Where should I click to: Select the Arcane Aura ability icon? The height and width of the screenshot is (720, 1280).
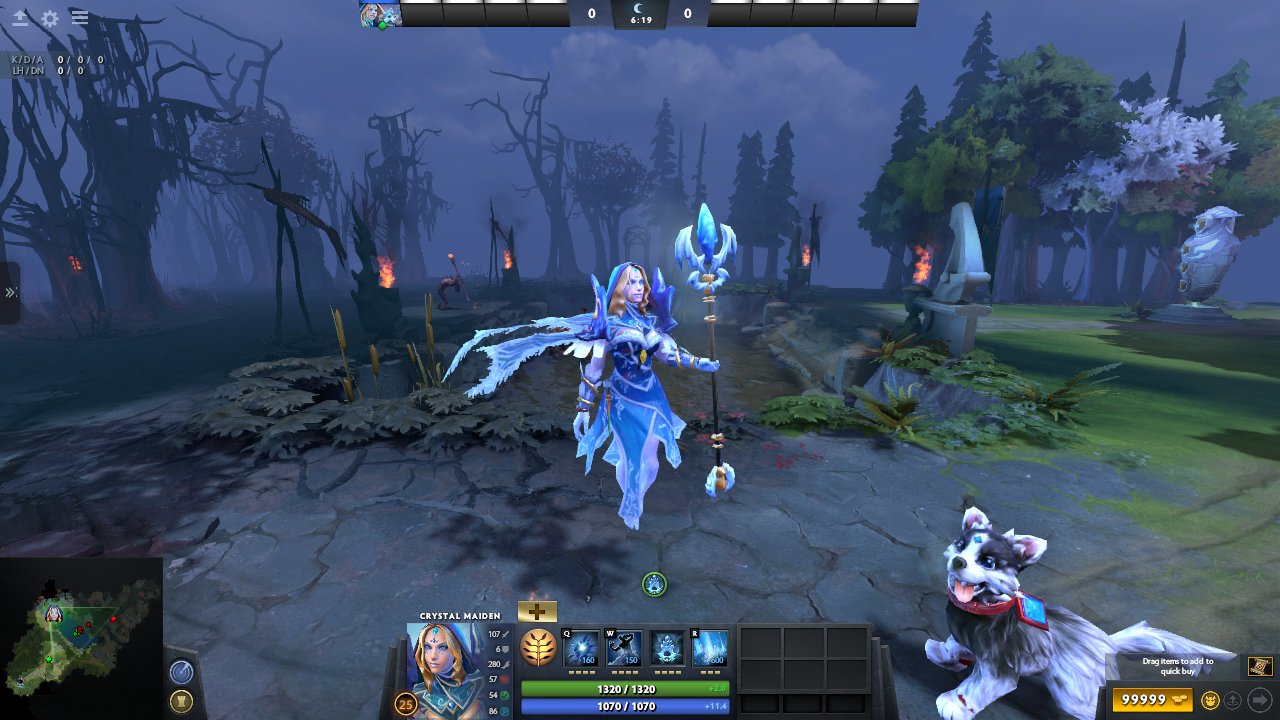pos(667,649)
